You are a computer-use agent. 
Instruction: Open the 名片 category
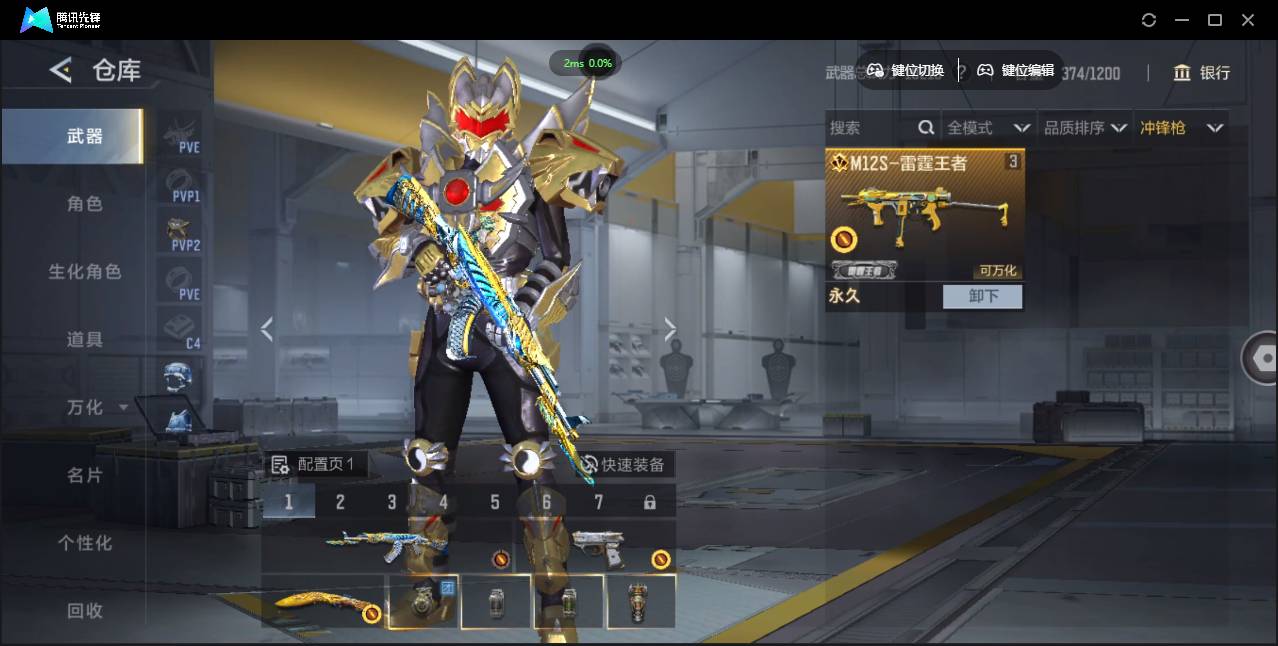pos(85,476)
